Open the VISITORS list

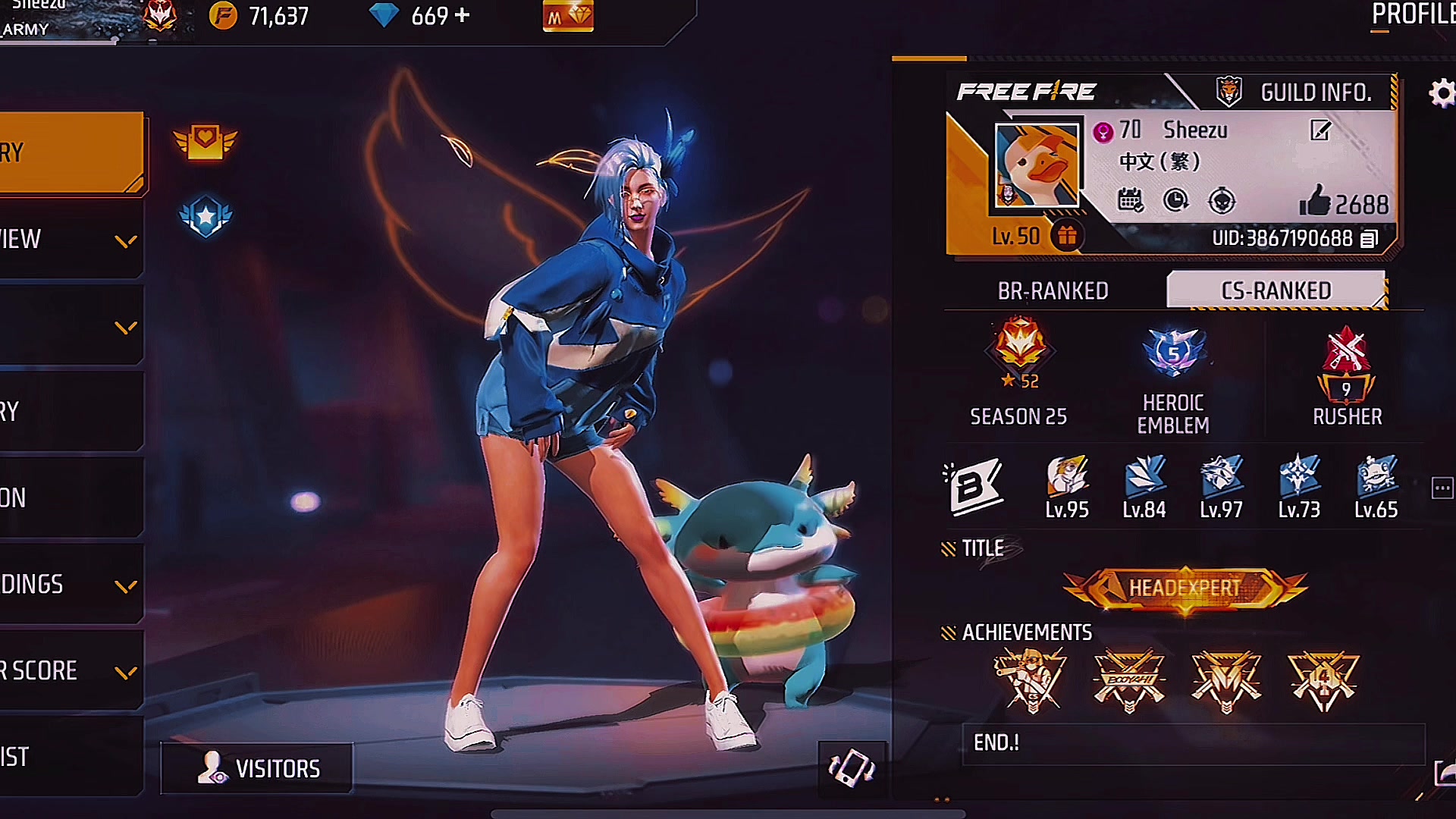tap(257, 768)
